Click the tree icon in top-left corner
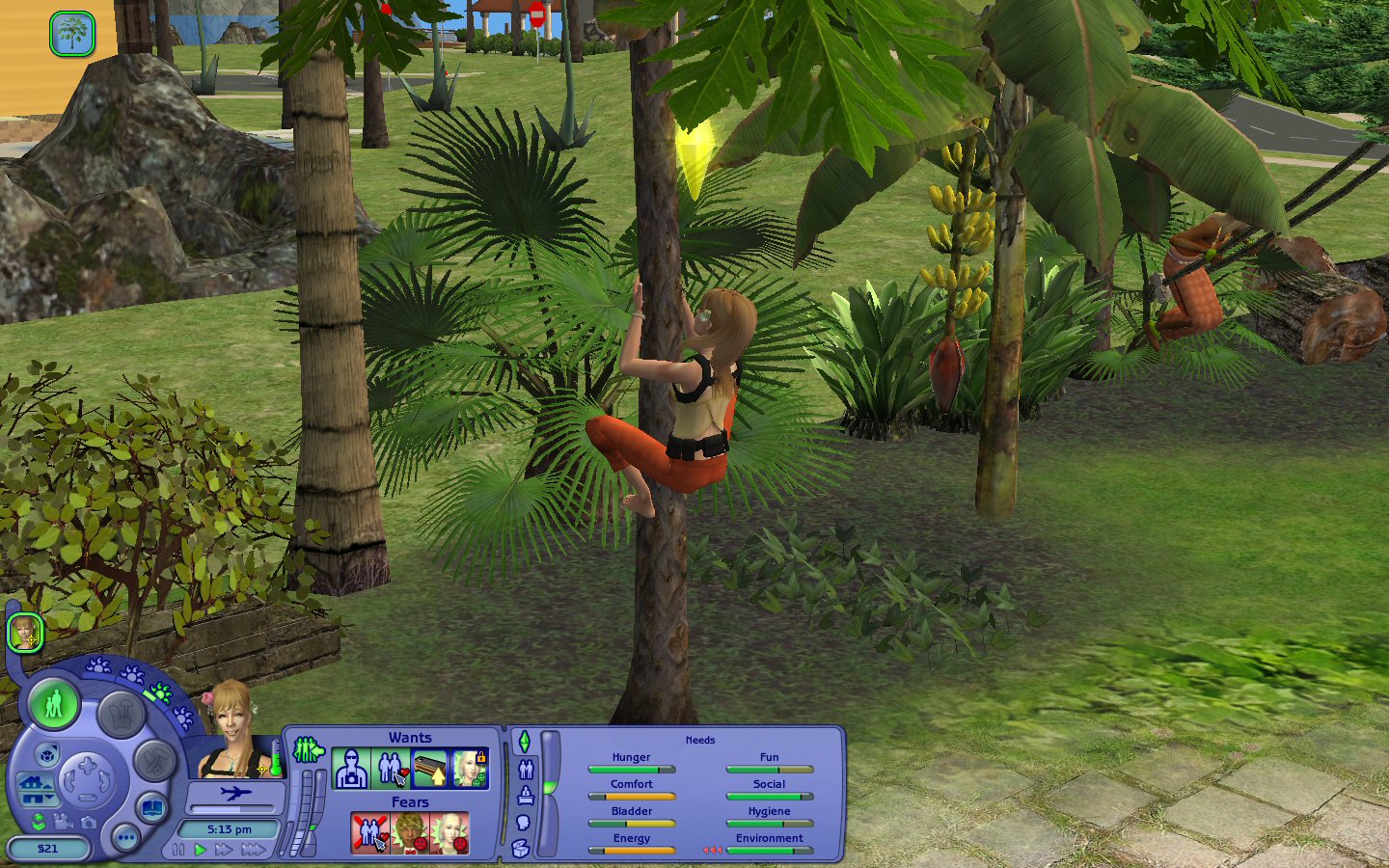1389x868 pixels. pyautogui.click(x=72, y=34)
